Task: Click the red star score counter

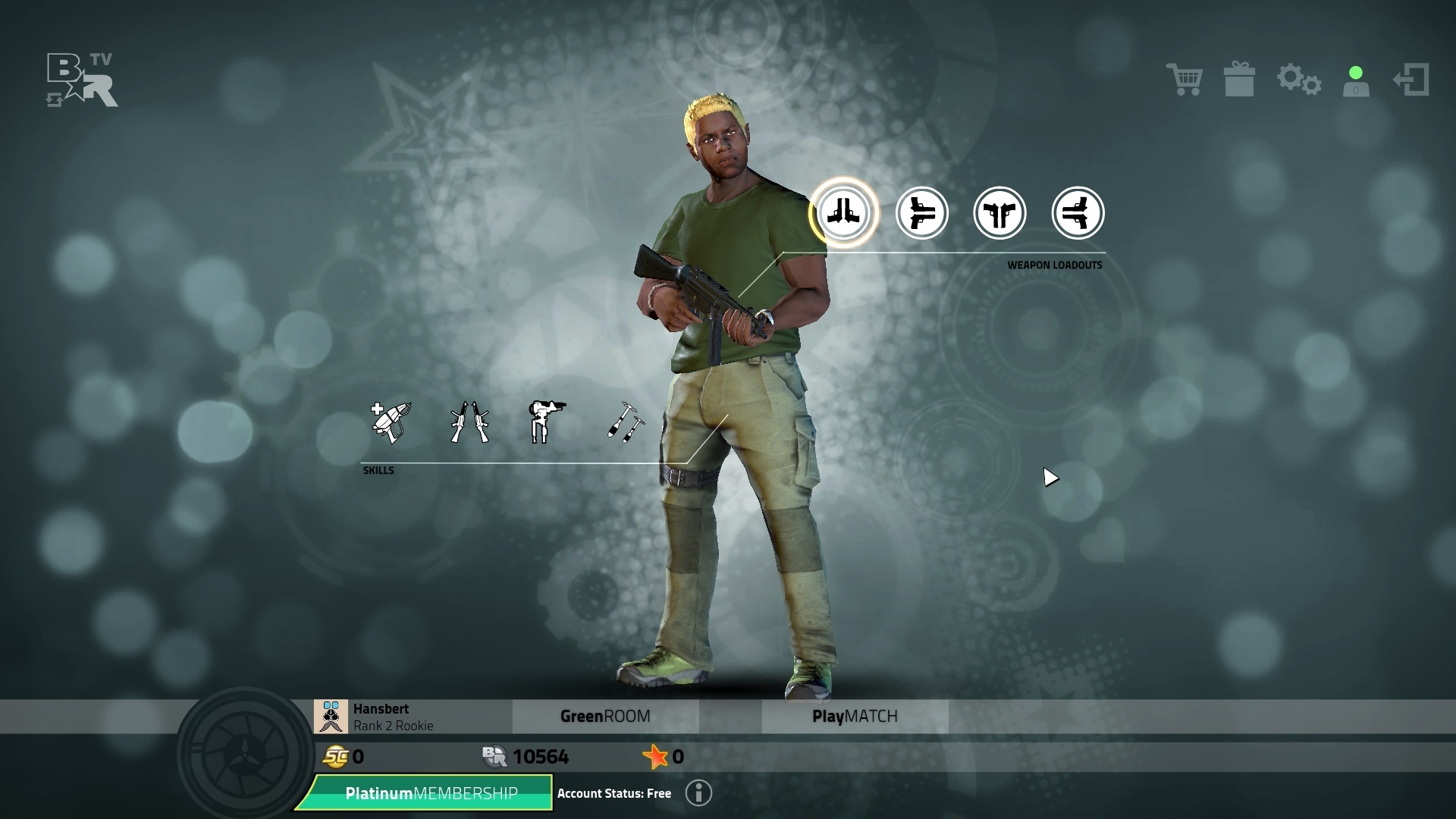Action: click(x=654, y=756)
